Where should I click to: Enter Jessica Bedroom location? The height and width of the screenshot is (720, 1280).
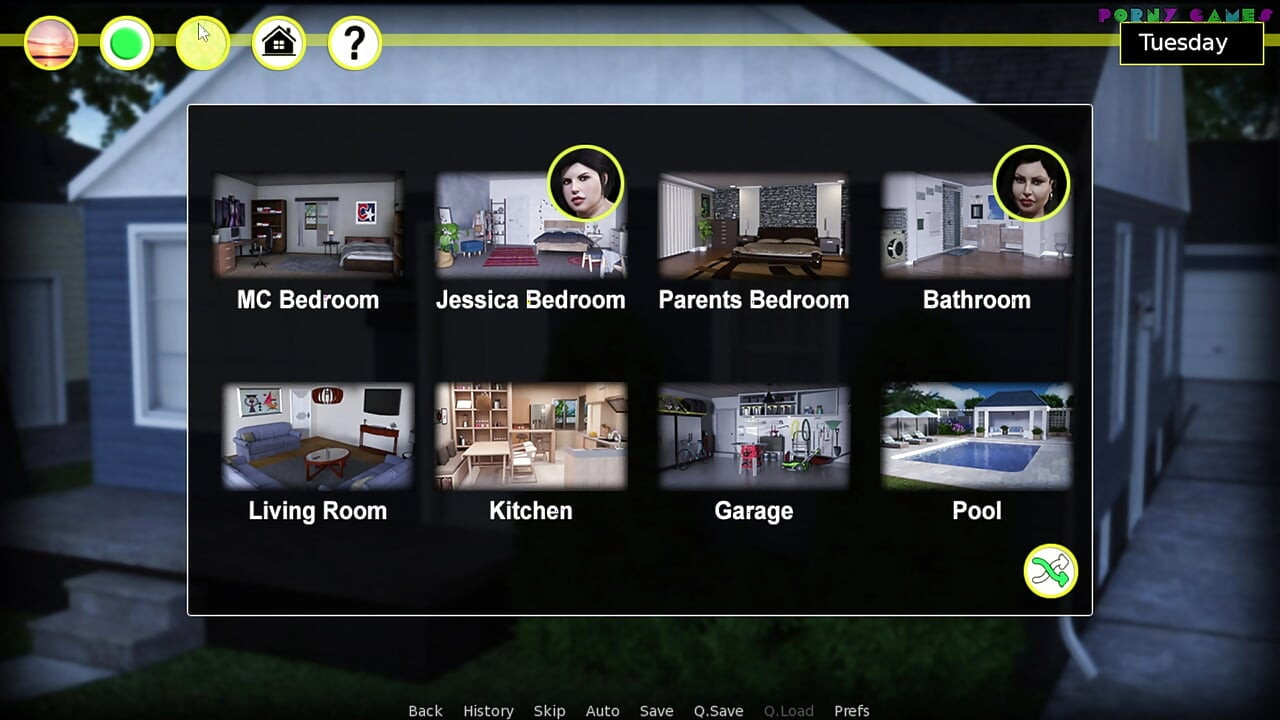pos(530,228)
